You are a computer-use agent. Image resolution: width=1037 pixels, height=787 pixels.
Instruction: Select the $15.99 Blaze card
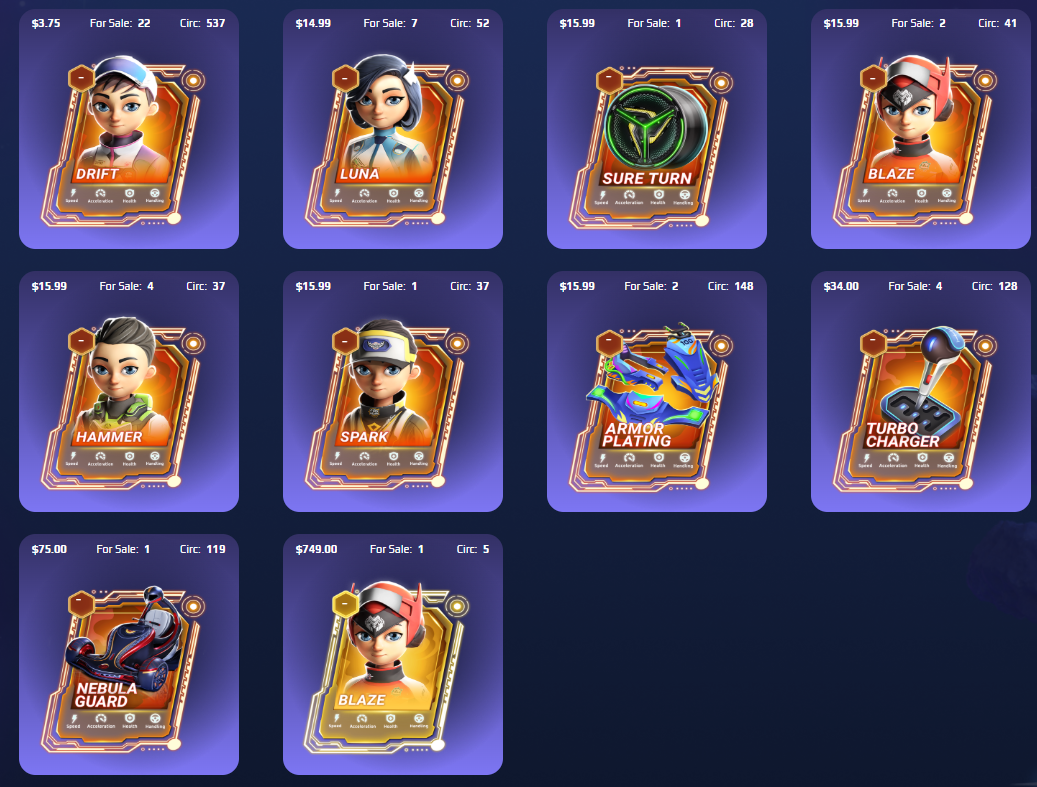920,138
